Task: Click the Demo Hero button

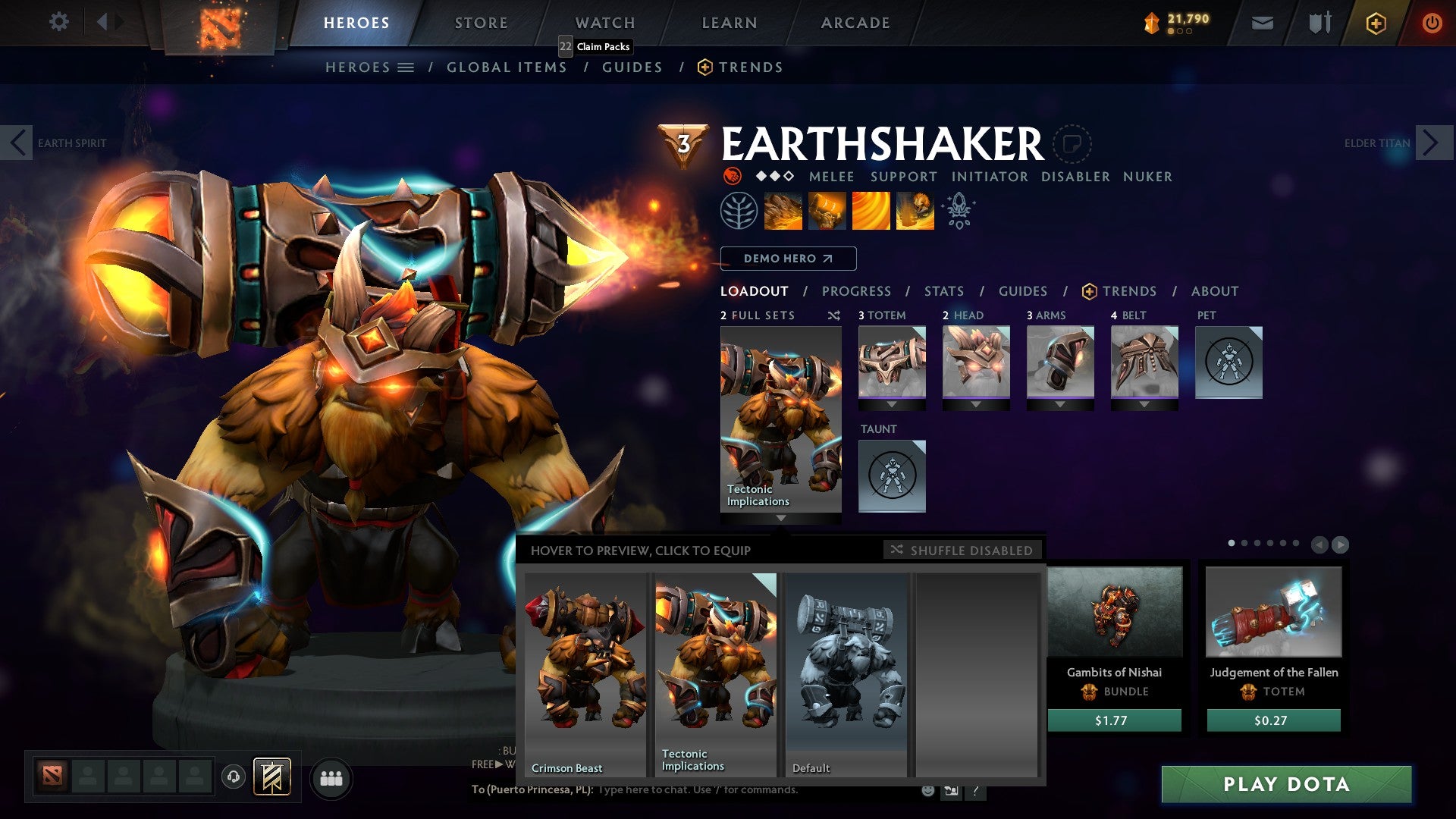Action: tap(788, 259)
